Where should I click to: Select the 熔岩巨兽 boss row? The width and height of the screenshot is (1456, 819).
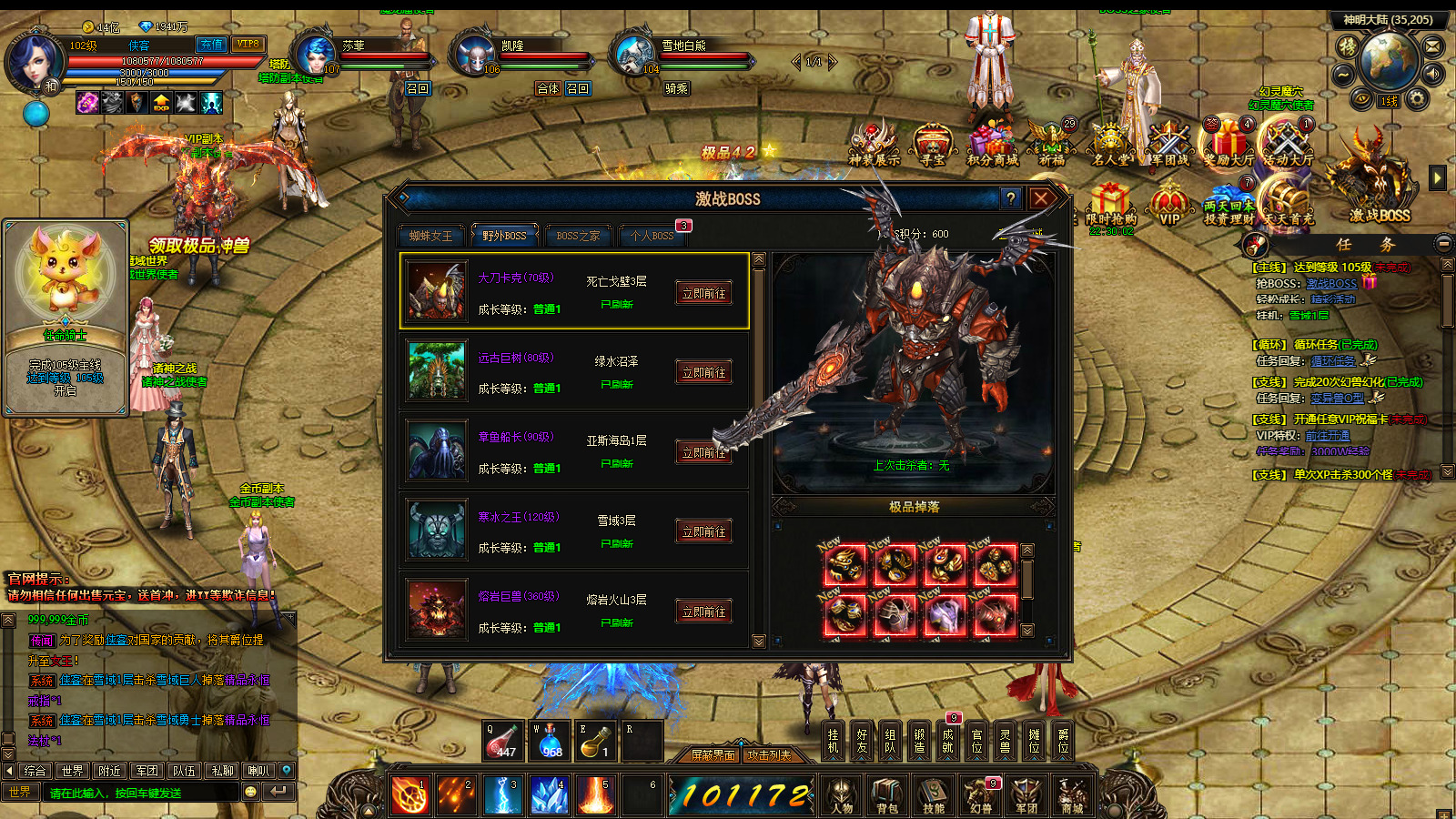click(573, 611)
